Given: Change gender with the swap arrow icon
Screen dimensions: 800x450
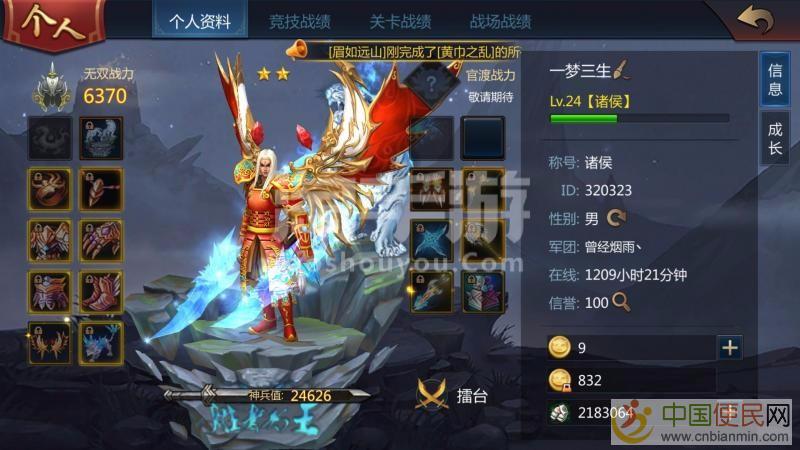Looking at the screenshot, I should (616, 216).
